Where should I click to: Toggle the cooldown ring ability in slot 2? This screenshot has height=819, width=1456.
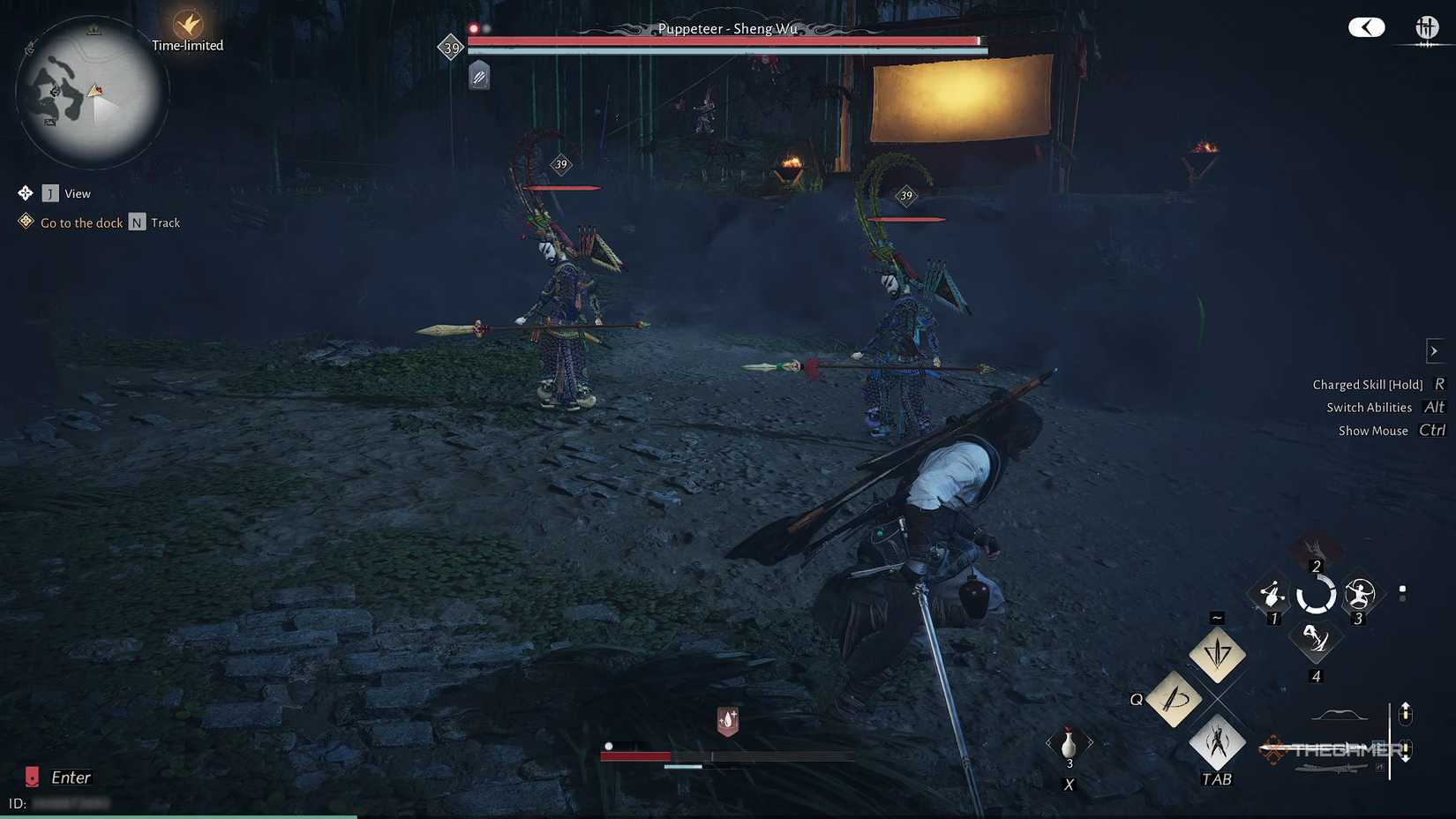1317,593
